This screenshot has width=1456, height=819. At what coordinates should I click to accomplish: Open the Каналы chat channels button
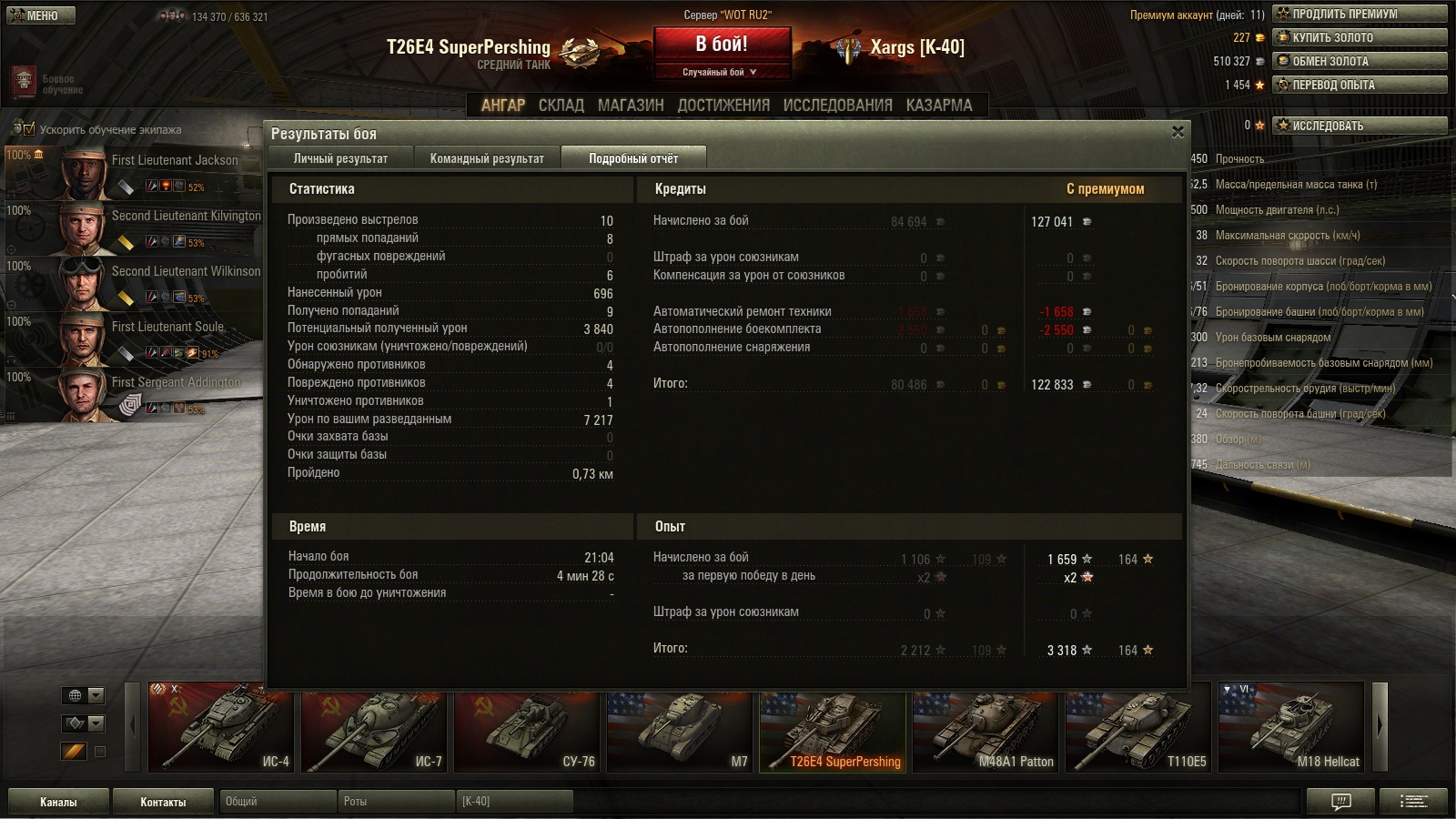coord(58,802)
